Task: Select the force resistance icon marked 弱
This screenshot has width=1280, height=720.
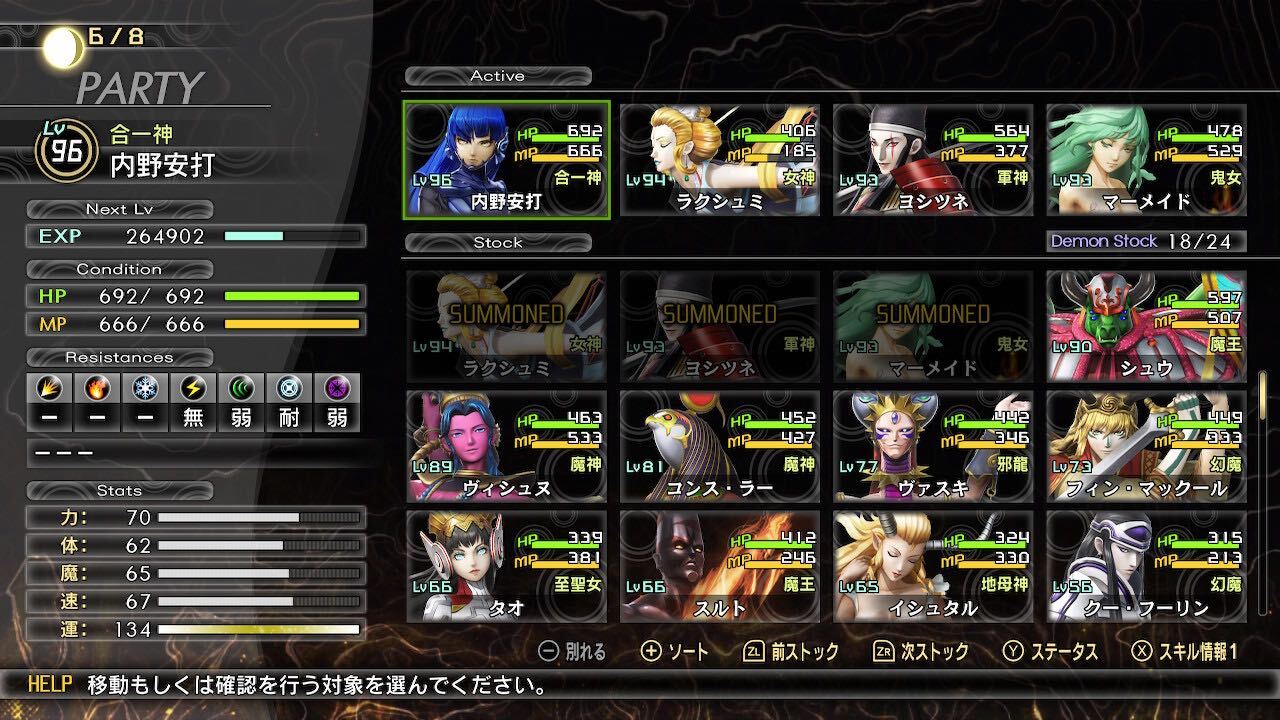Action: 240,385
